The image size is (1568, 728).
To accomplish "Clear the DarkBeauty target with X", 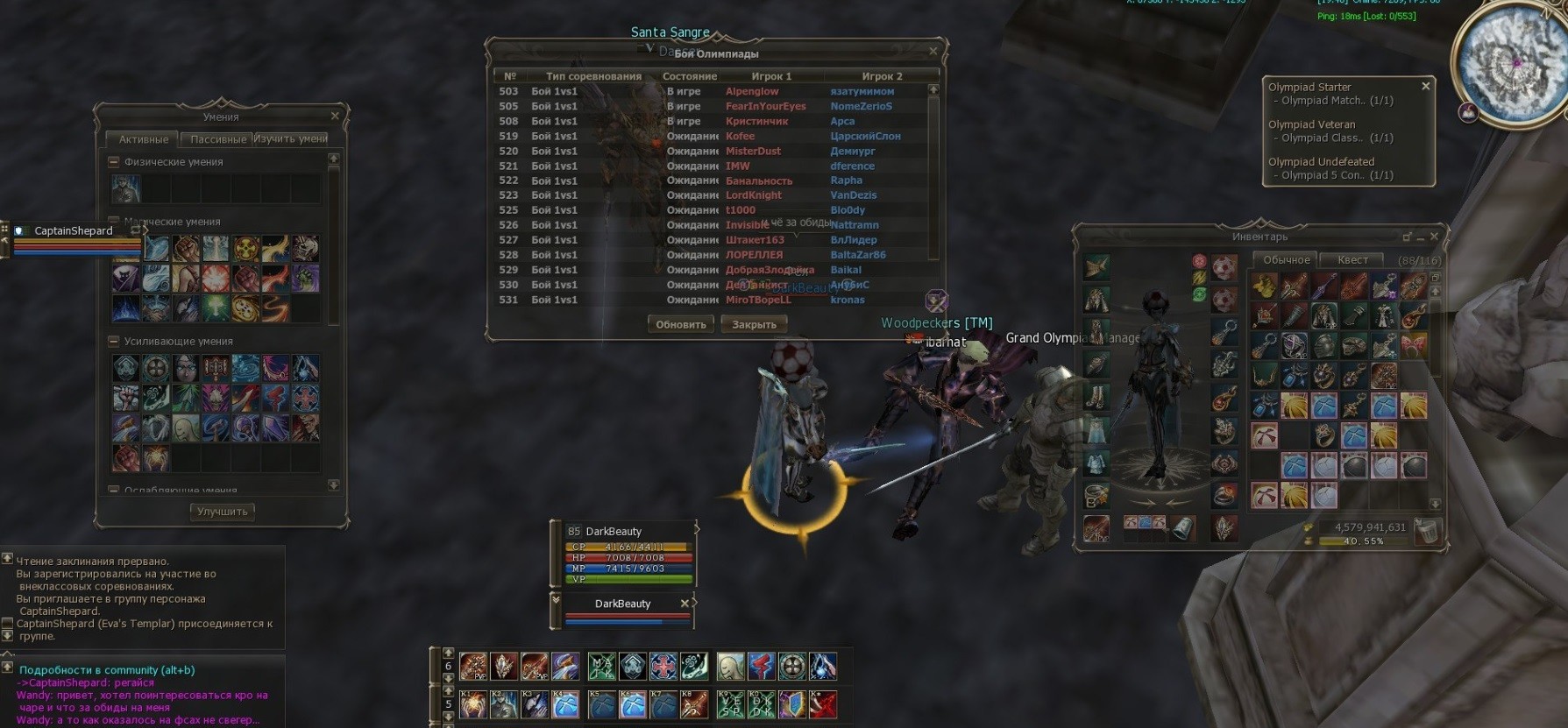I will click(x=685, y=604).
